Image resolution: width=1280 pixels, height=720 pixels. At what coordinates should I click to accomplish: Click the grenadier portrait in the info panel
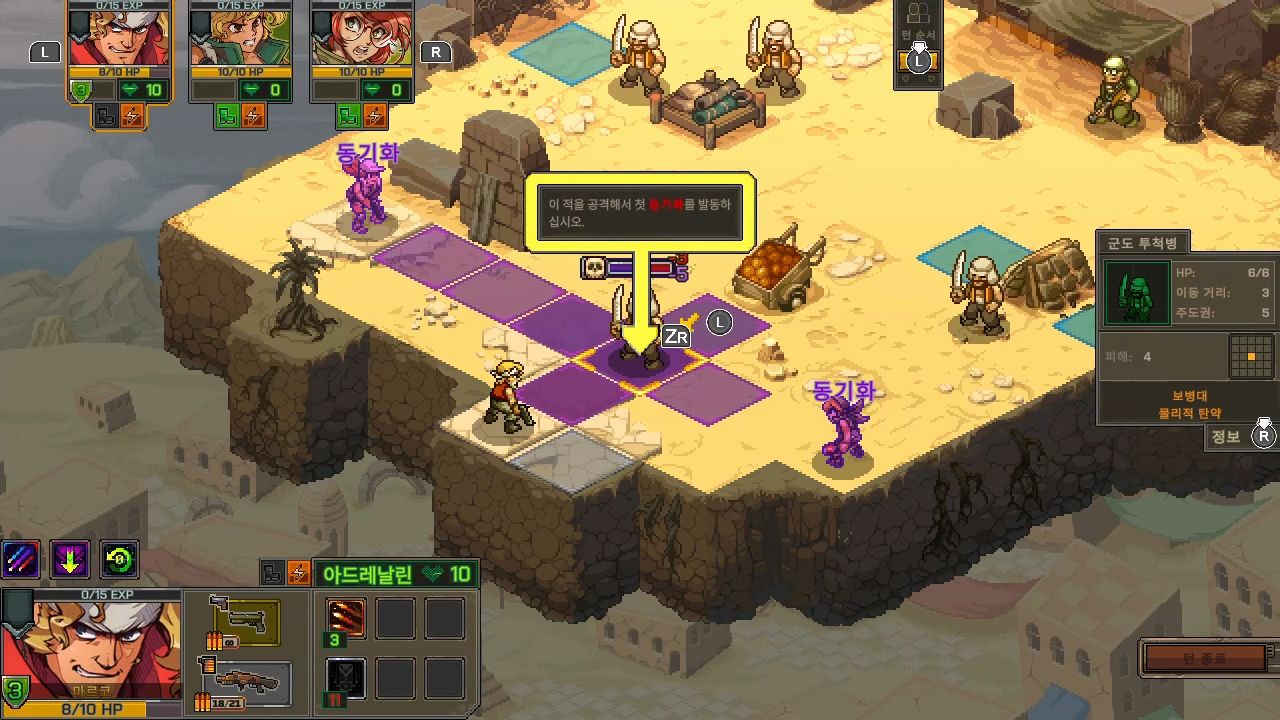1137,293
